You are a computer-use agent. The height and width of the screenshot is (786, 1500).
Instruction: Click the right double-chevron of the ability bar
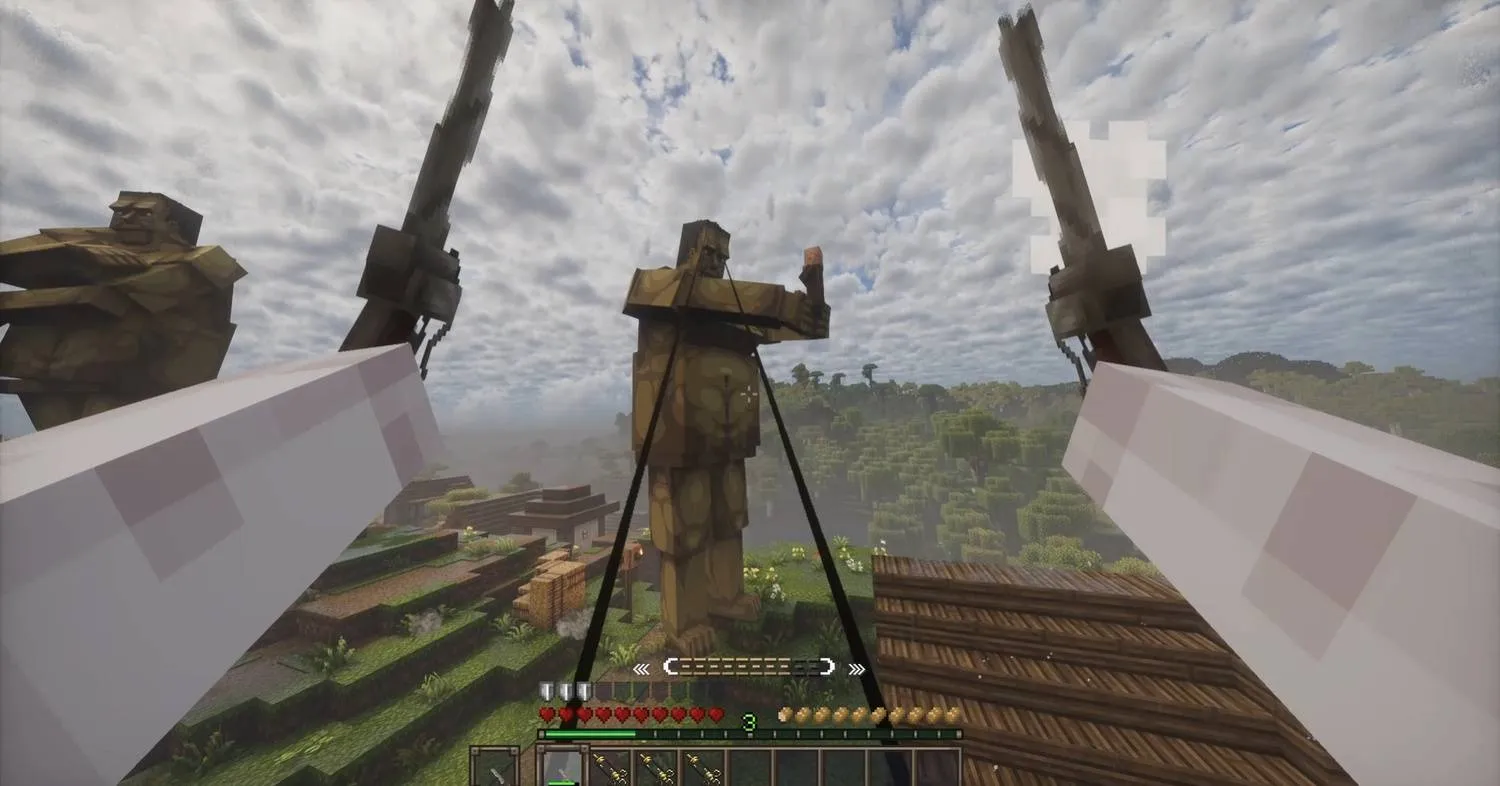(857, 668)
